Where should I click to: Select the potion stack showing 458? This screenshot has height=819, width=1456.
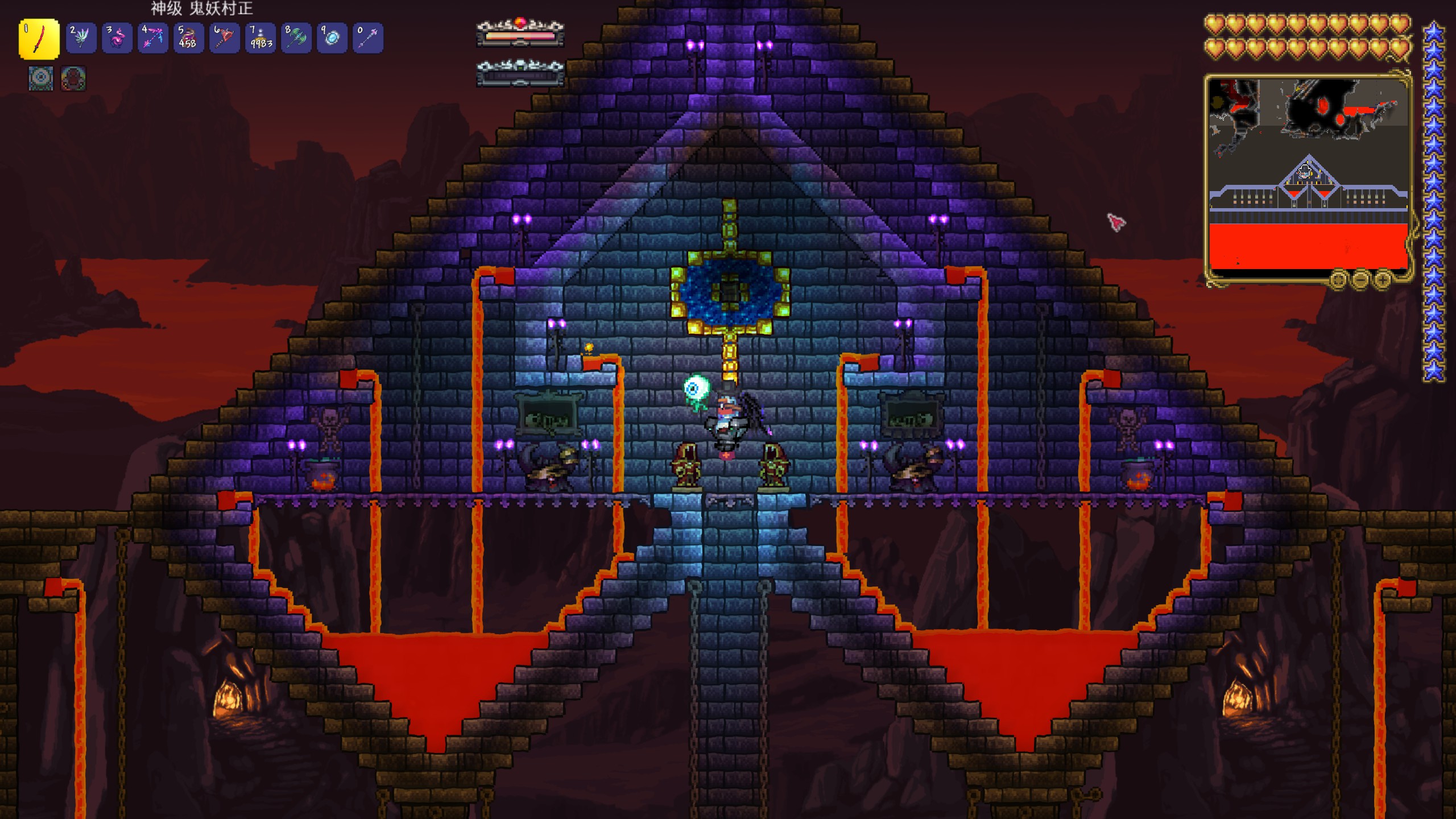(x=188, y=38)
